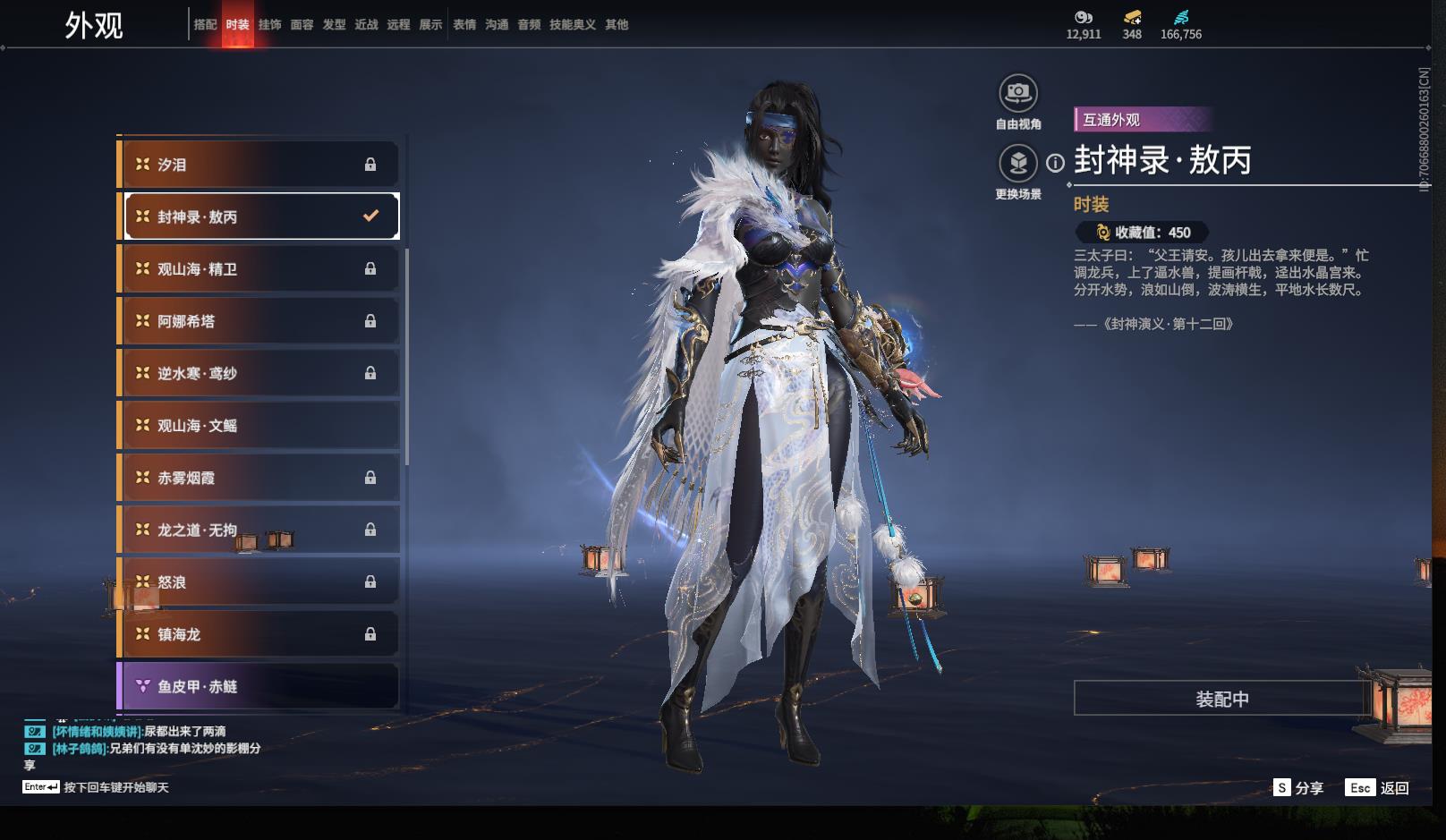Screen dimensions: 1446x840
Task: Choose the 赤雾烟霞 outfit row
Action: coord(259,478)
